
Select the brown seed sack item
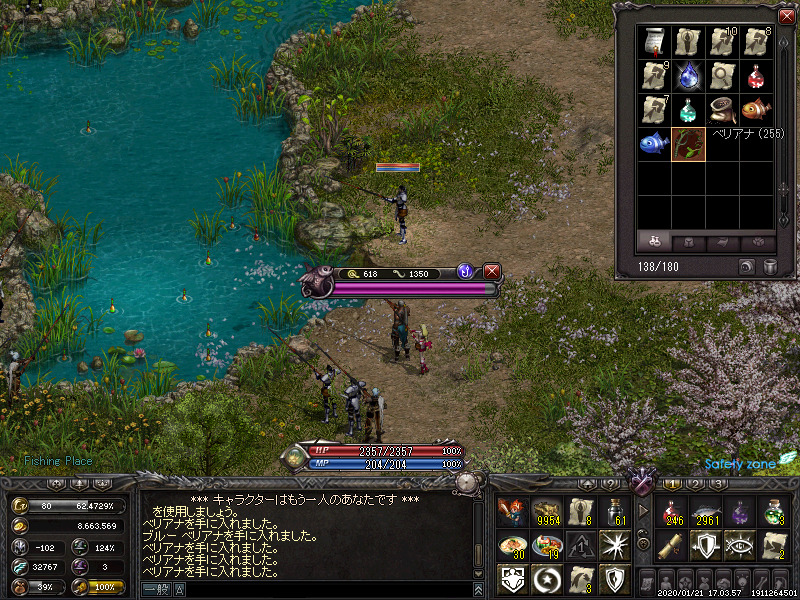pos(723,109)
